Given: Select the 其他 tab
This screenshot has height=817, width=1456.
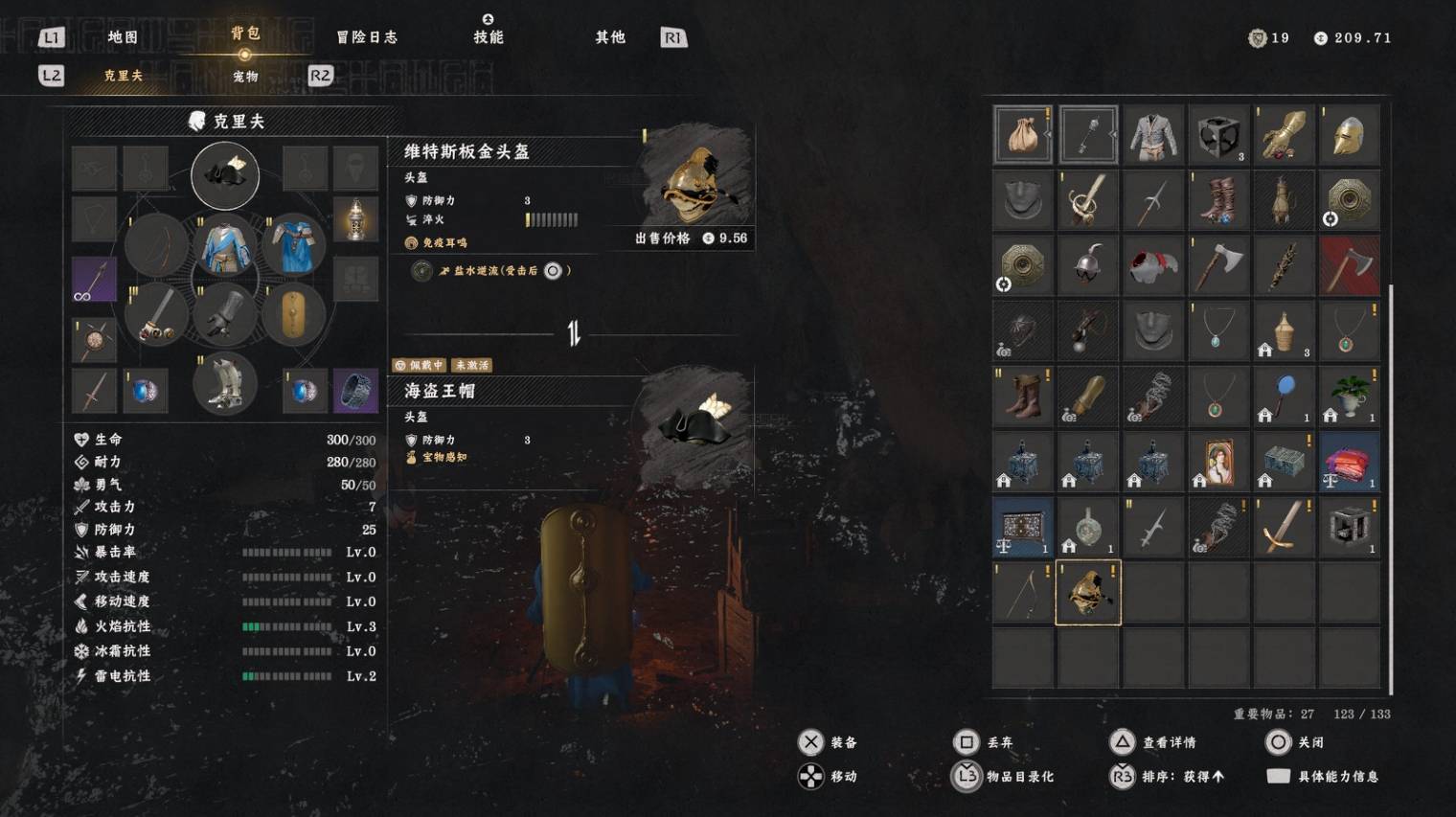Looking at the screenshot, I should point(610,37).
